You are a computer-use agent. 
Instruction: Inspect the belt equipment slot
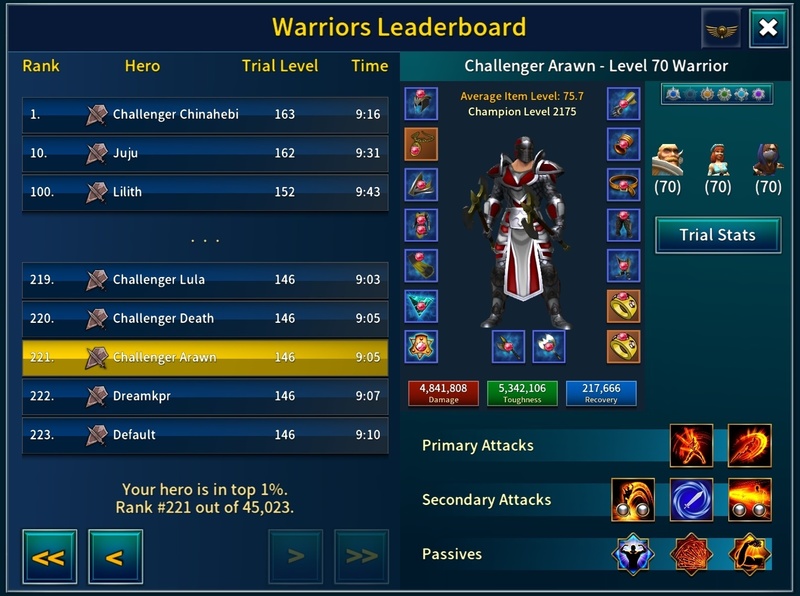[x=623, y=185]
